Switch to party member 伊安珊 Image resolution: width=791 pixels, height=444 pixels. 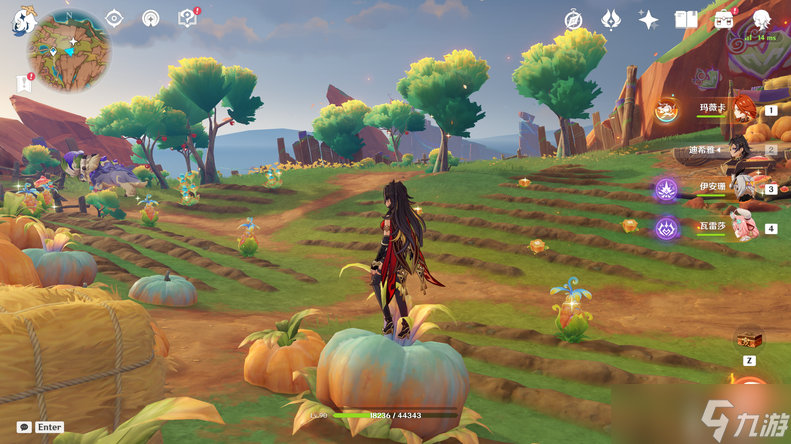click(x=741, y=188)
